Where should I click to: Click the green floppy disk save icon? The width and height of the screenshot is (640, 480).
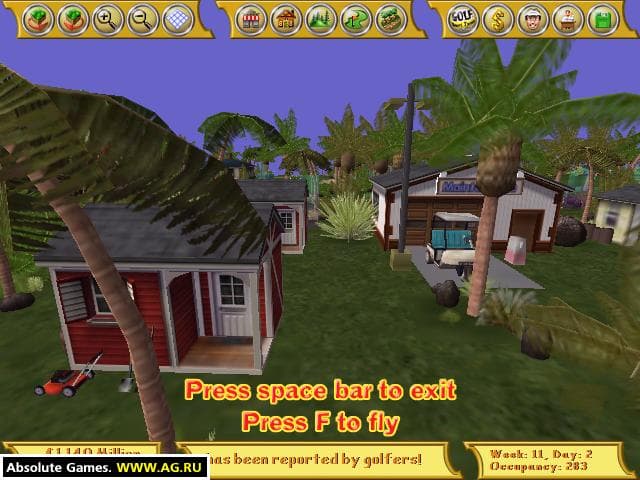point(601,19)
